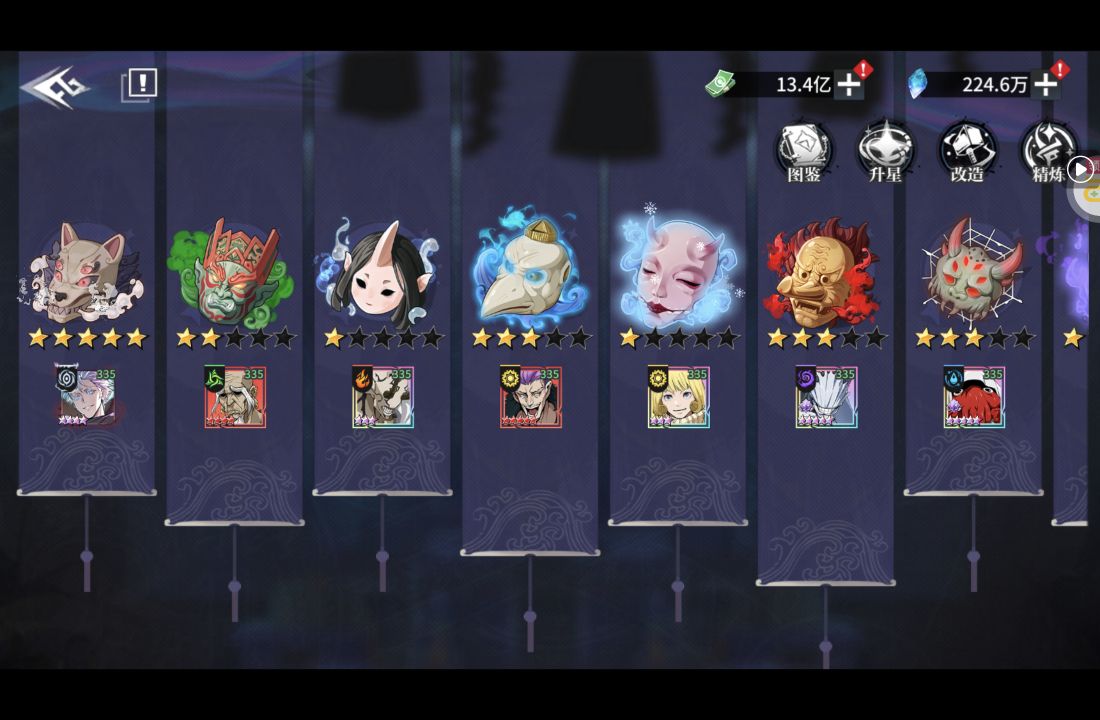Open the purple-haired character portrait

click(530, 397)
